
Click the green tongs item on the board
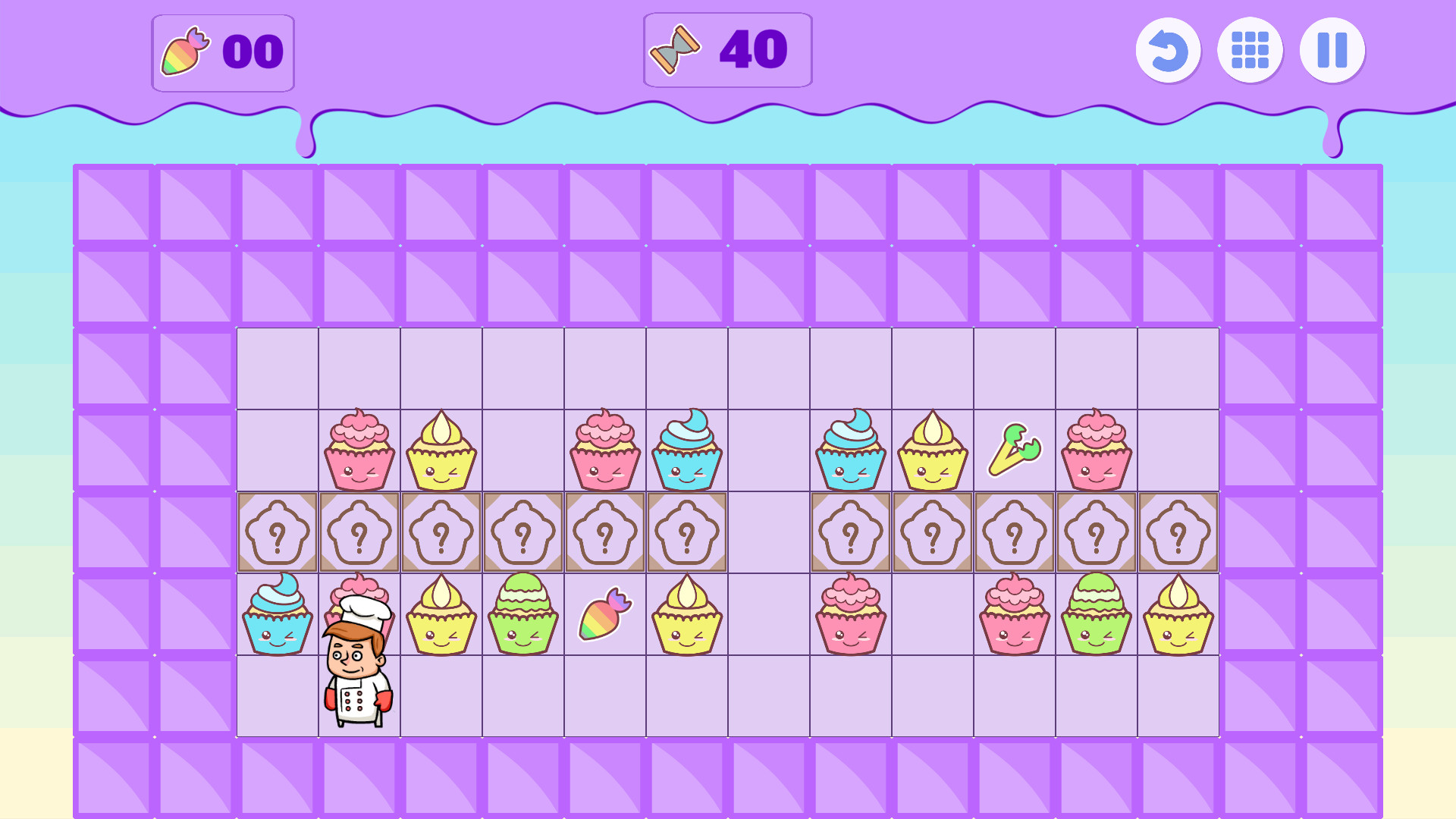point(1015,447)
